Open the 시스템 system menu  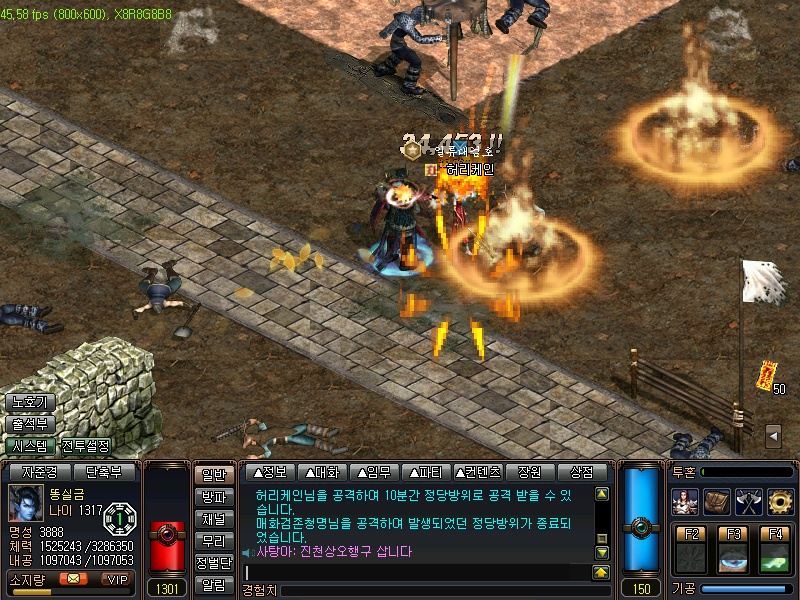28,446
